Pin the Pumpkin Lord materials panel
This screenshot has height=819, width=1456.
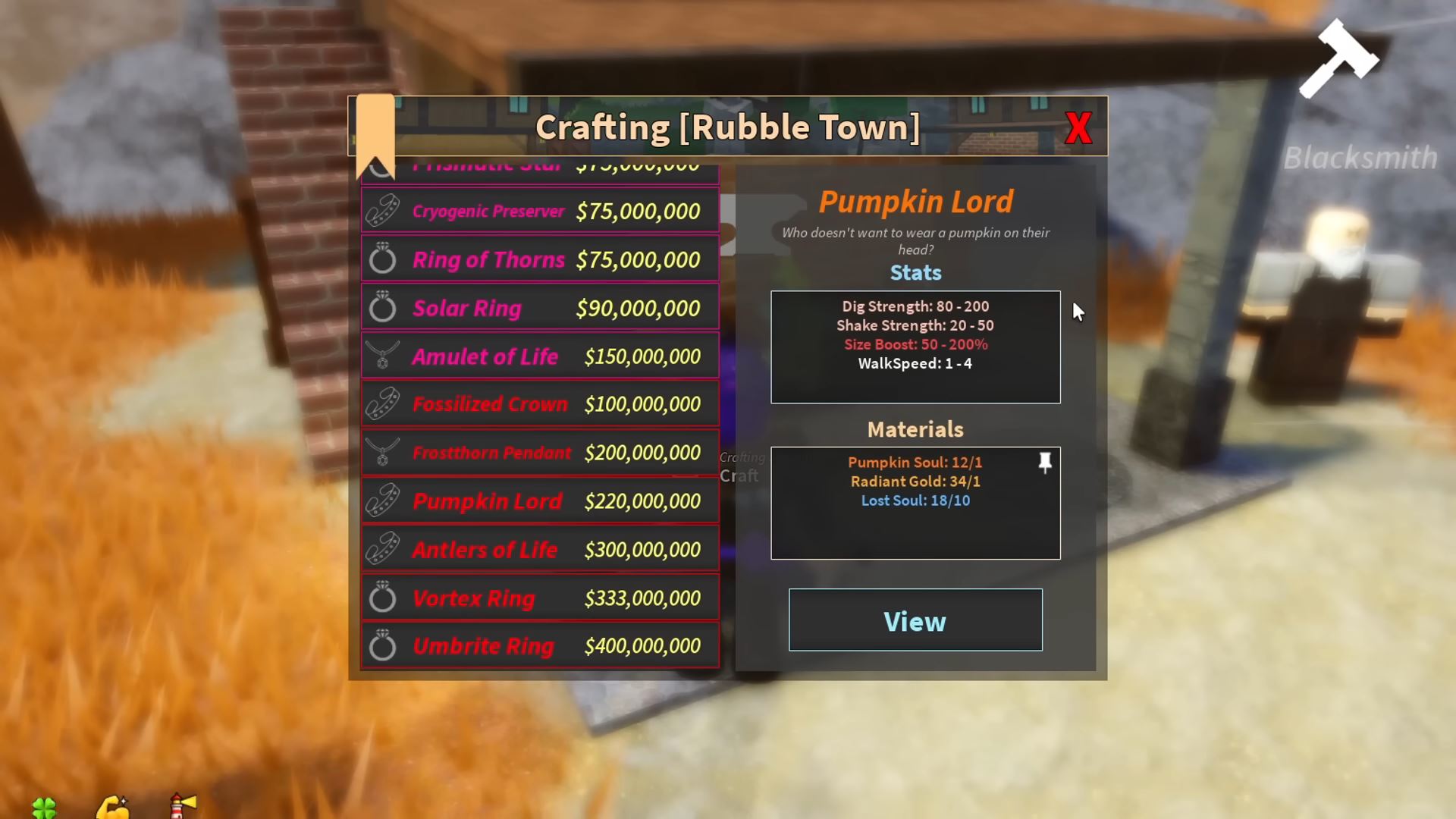[x=1044, y=464]
